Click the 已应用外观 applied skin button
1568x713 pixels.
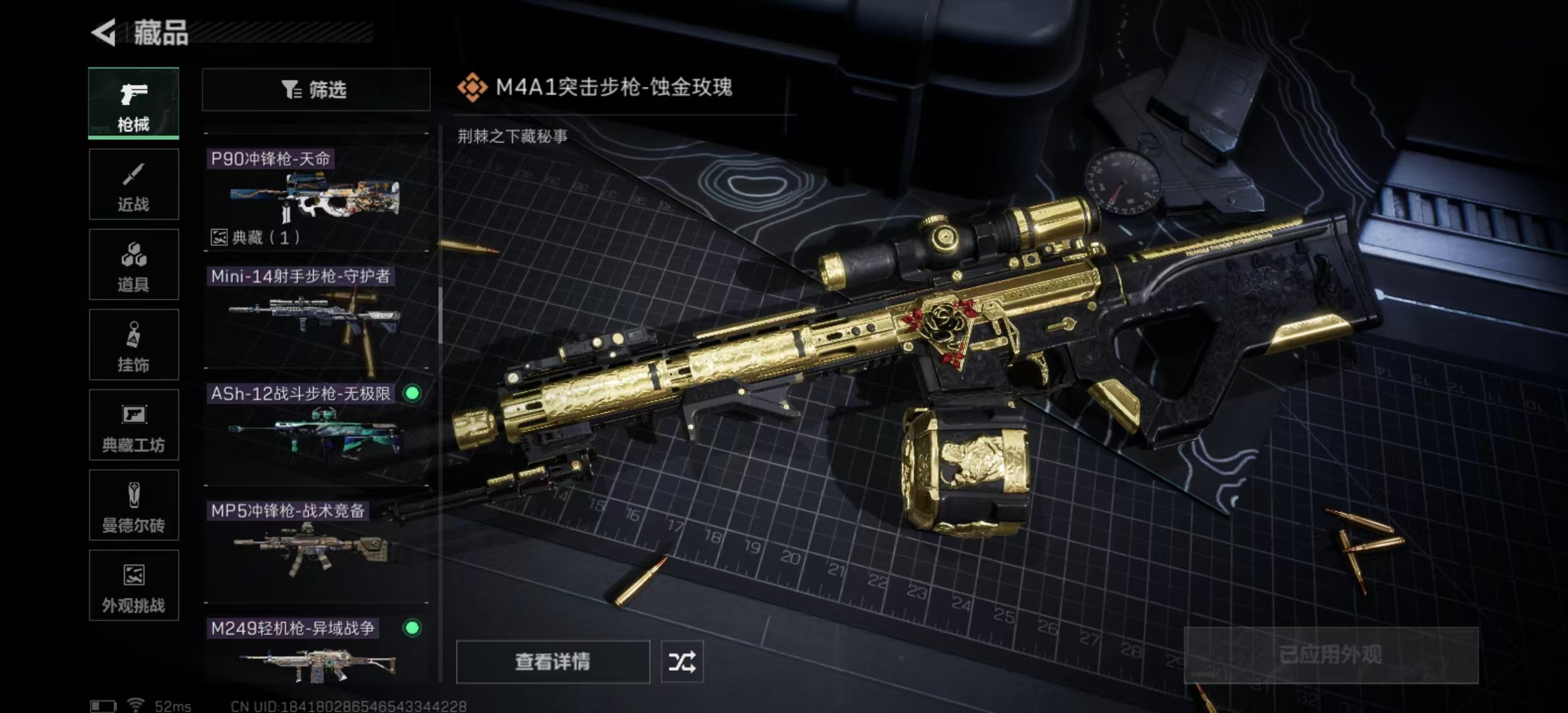[1330, 655]
